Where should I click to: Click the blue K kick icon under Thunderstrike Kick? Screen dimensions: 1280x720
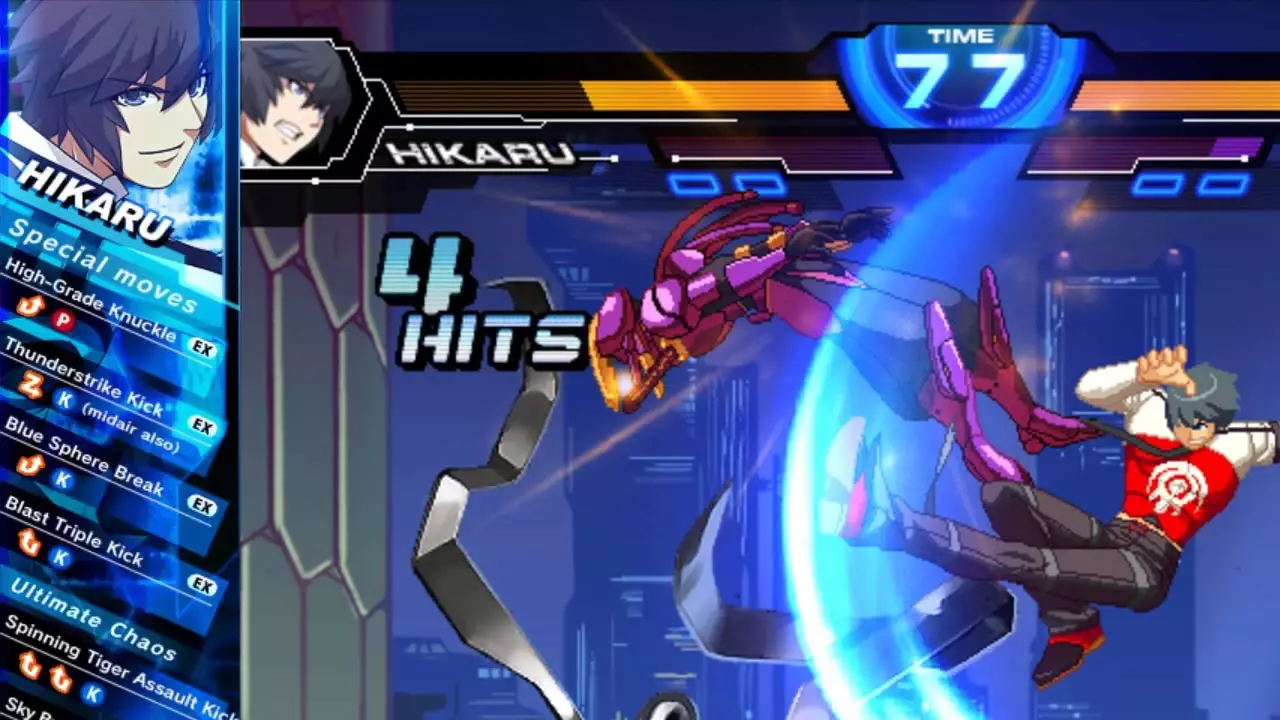[x=64, y=400]
